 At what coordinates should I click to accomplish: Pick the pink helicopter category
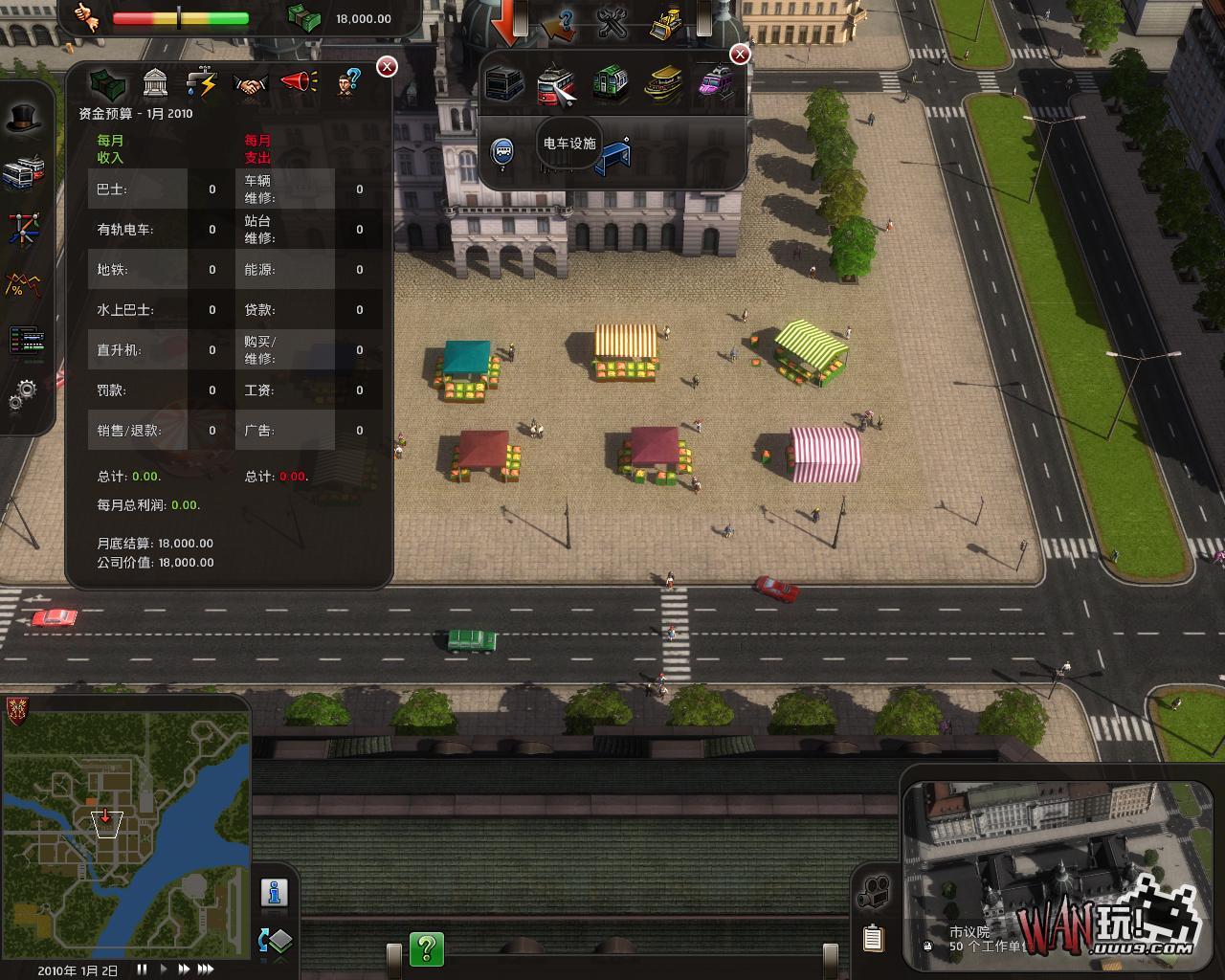pyautogui.click(x=715, y=82)
